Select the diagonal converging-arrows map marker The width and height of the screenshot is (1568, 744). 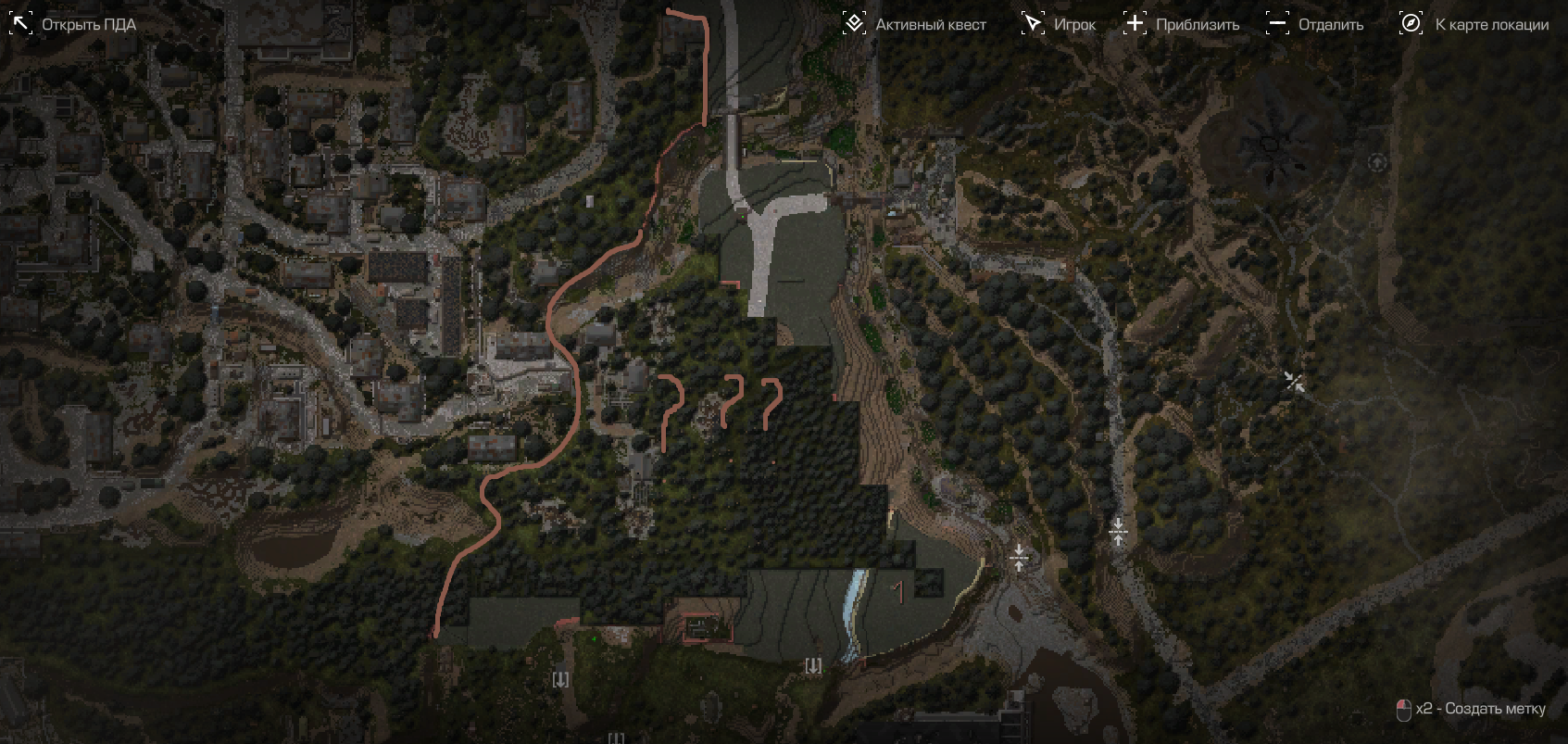1294,381
